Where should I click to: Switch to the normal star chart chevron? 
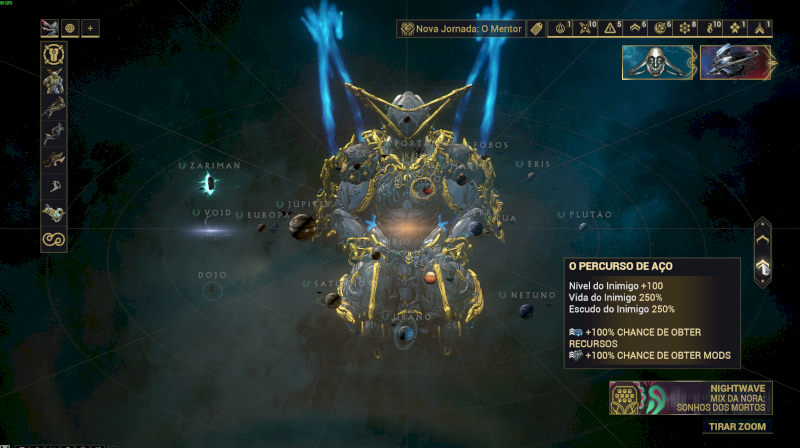tap(763, 239)
